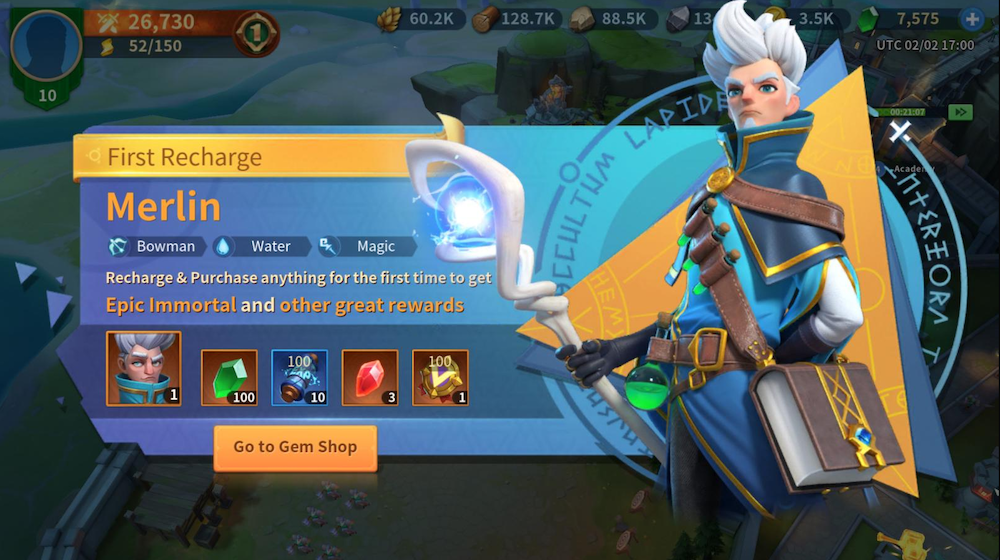The width and height of the screenshot is (1000, 560).
Task: Check the wood resource counter
Action: click(515, 19)
